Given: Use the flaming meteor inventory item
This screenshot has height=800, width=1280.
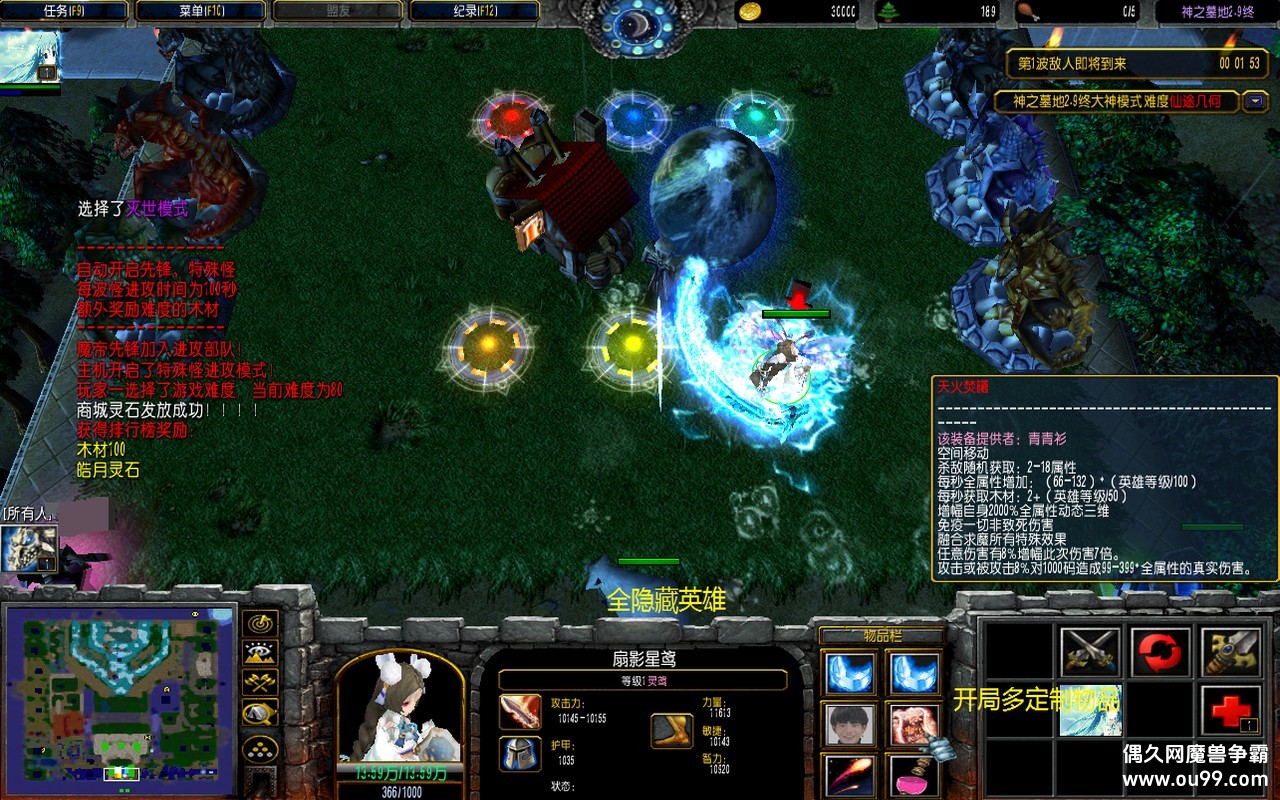Looking at the screenshot, I should [x=850, y=776].
